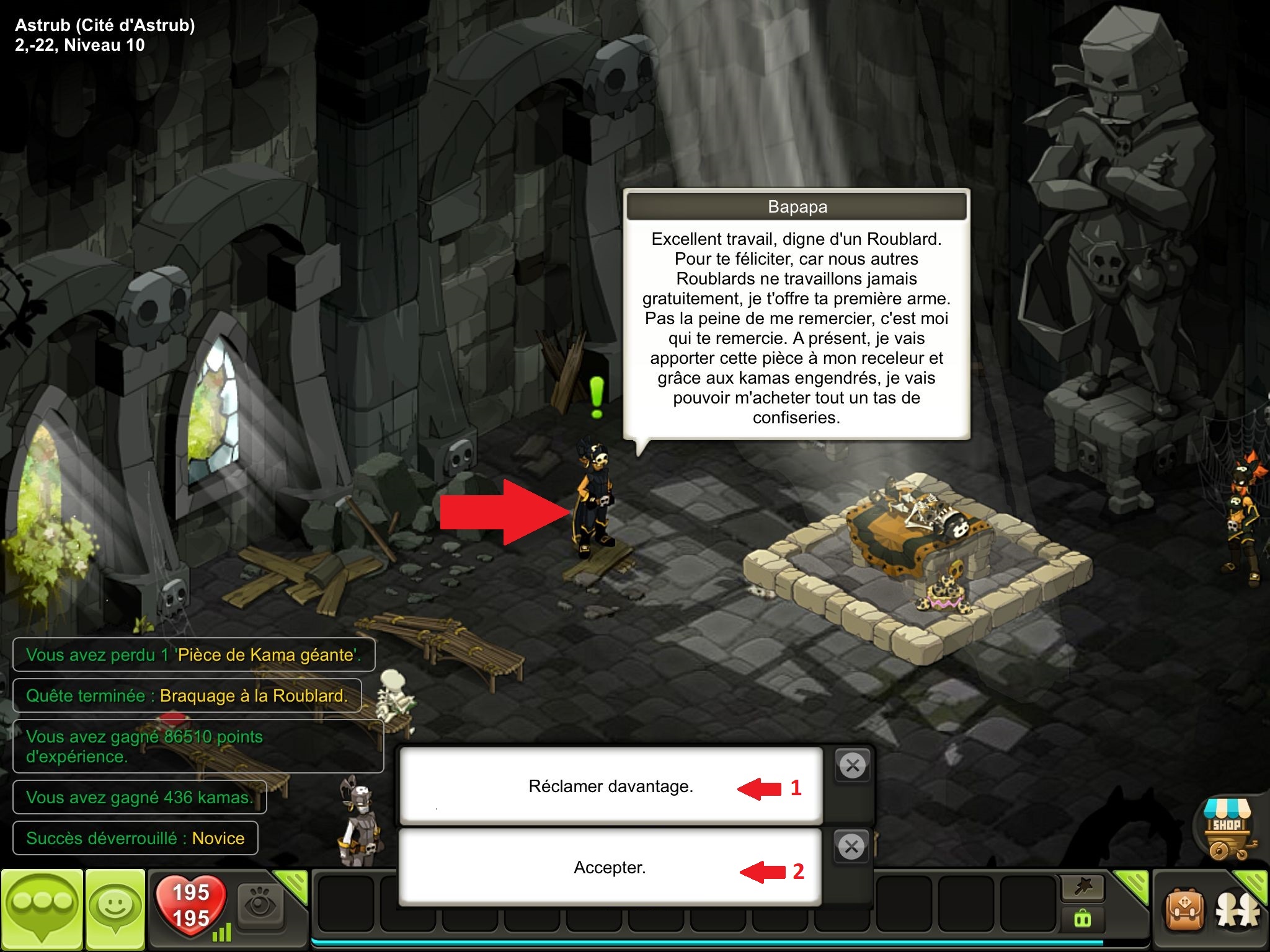Choose the "Réclamer davantage." reply
Screen dimensions: 1270x952
click(x=610, y=786)
